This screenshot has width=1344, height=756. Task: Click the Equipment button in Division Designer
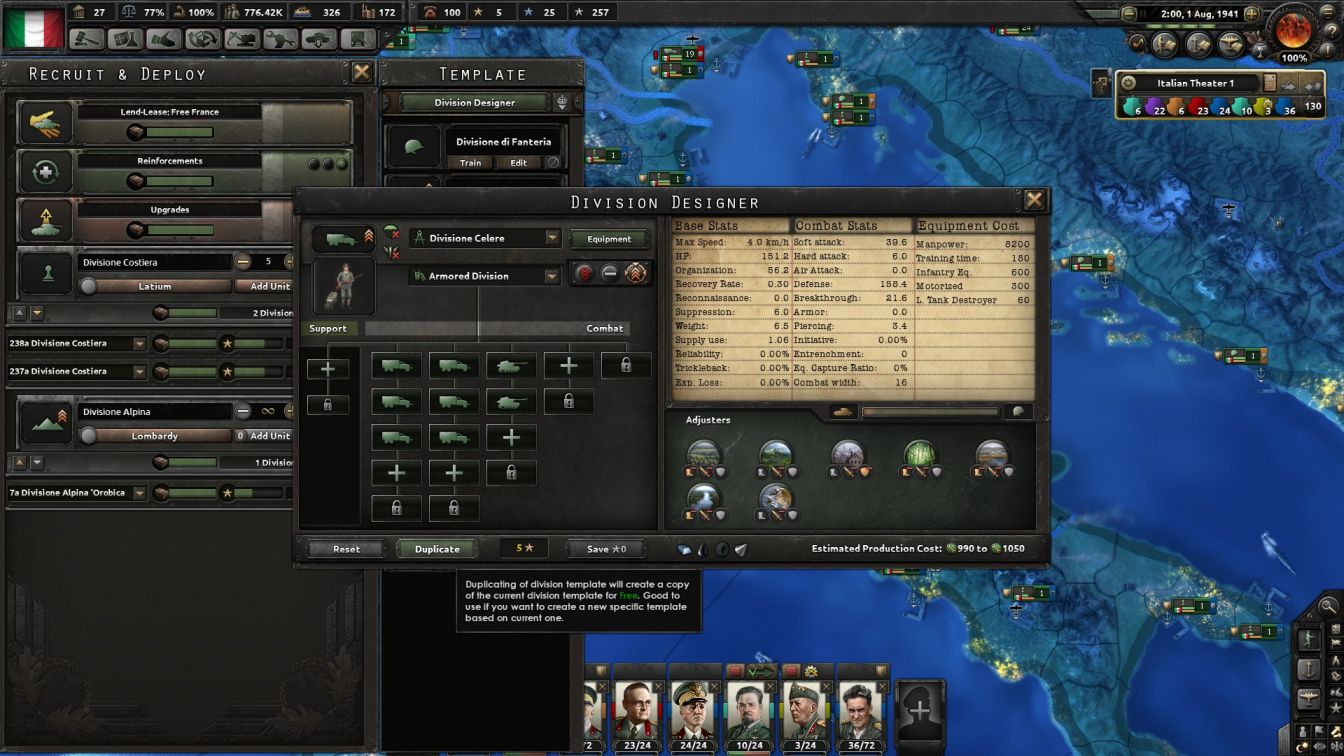point(610,239)
